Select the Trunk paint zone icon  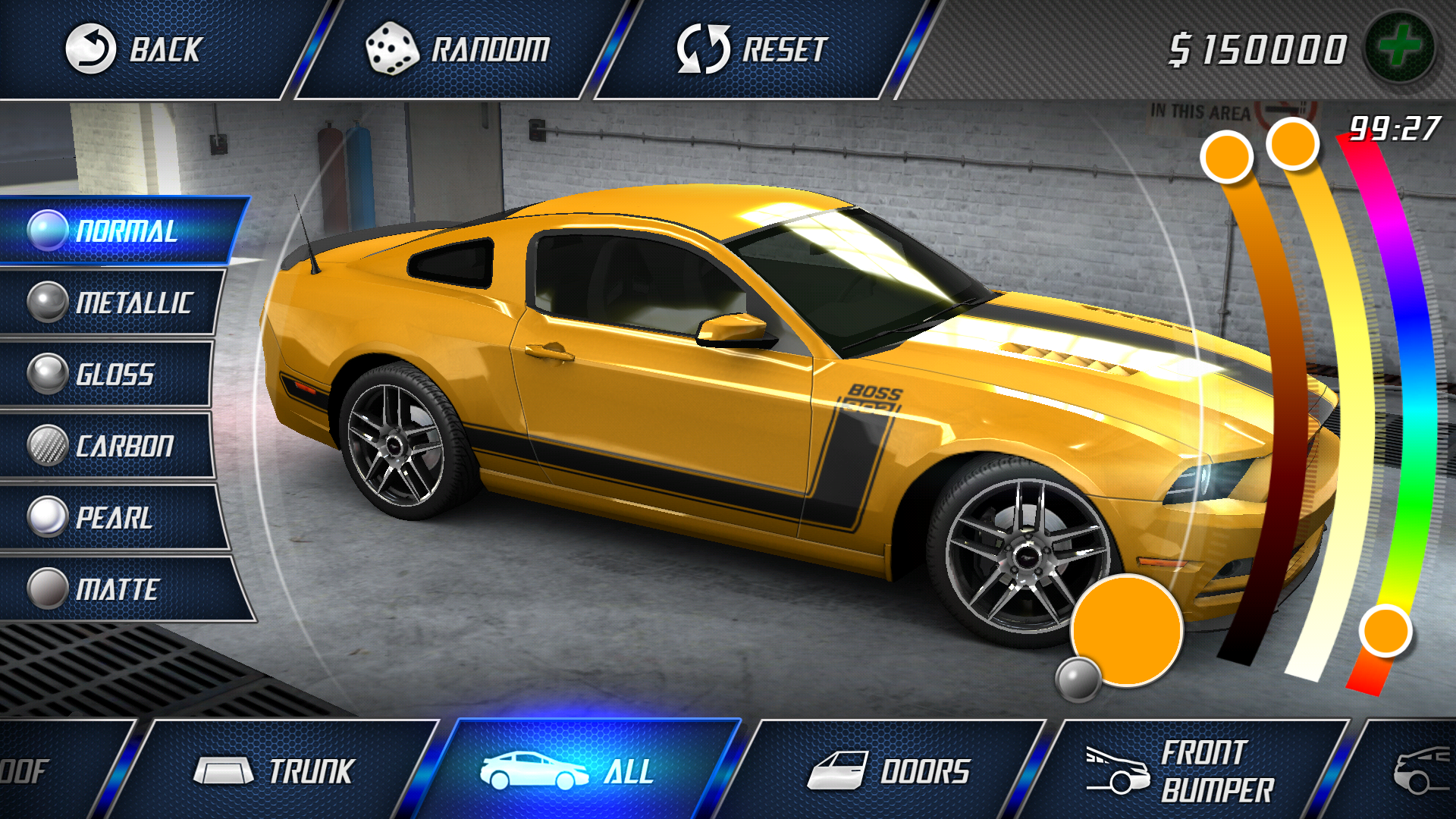[224, 772]
